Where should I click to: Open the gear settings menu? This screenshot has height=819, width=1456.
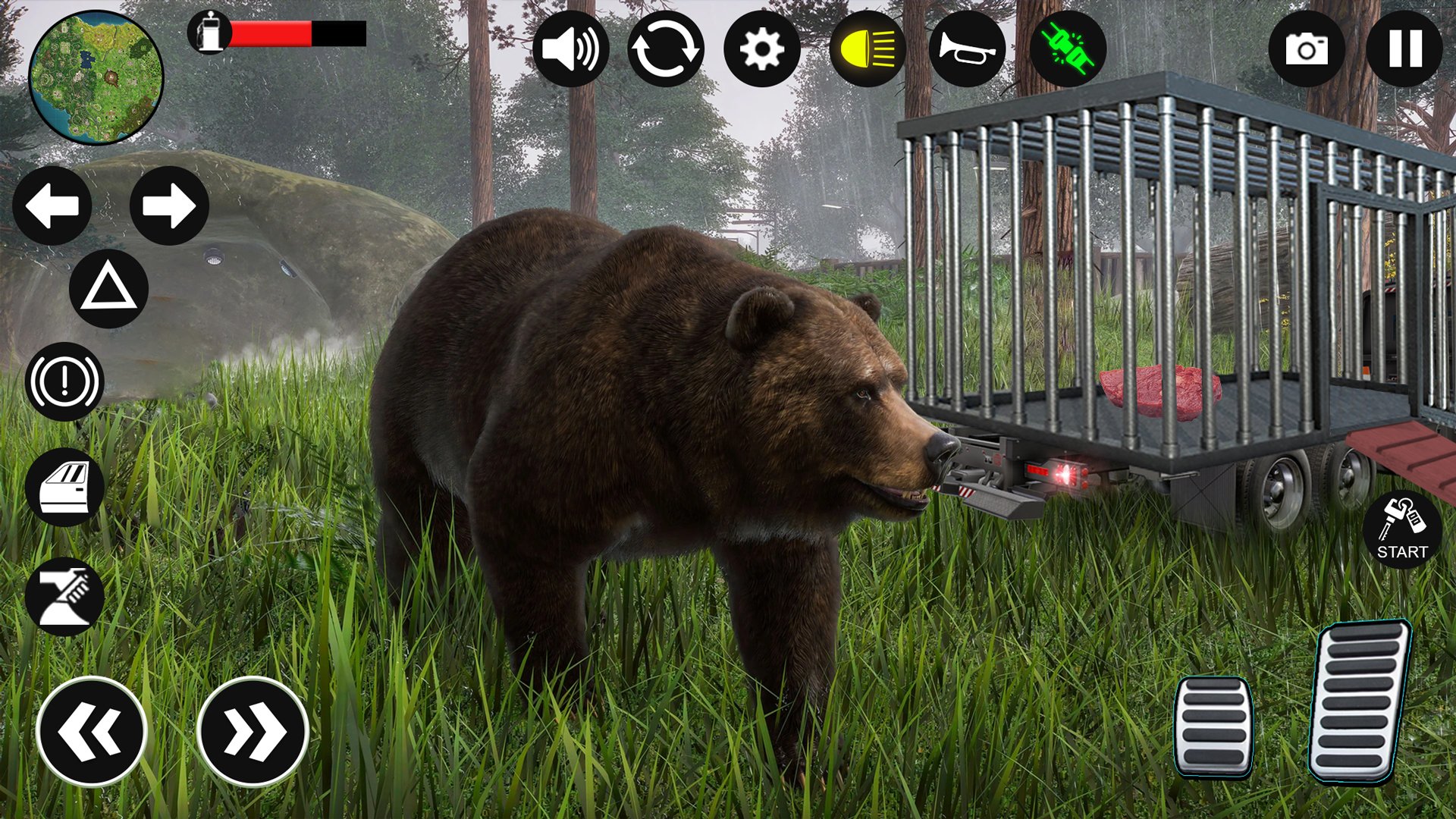pos(761,49)
